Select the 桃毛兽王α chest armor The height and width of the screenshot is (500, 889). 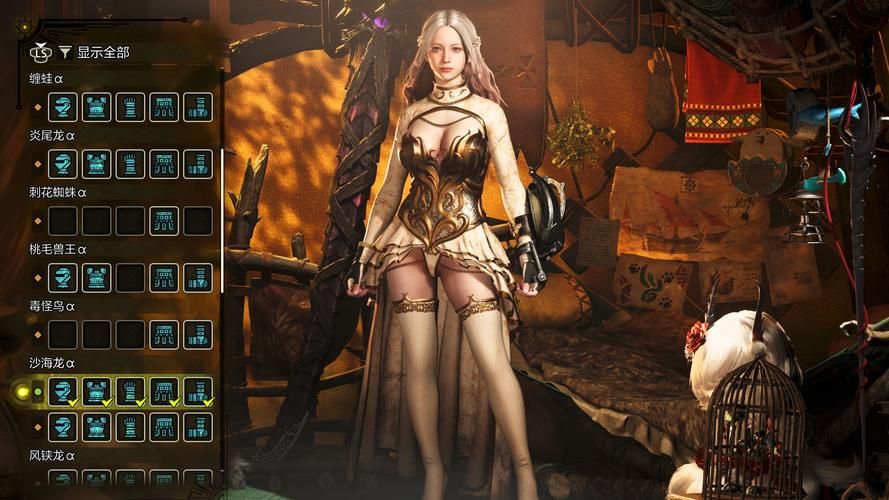pyautogui.click(x=96, y=278)
